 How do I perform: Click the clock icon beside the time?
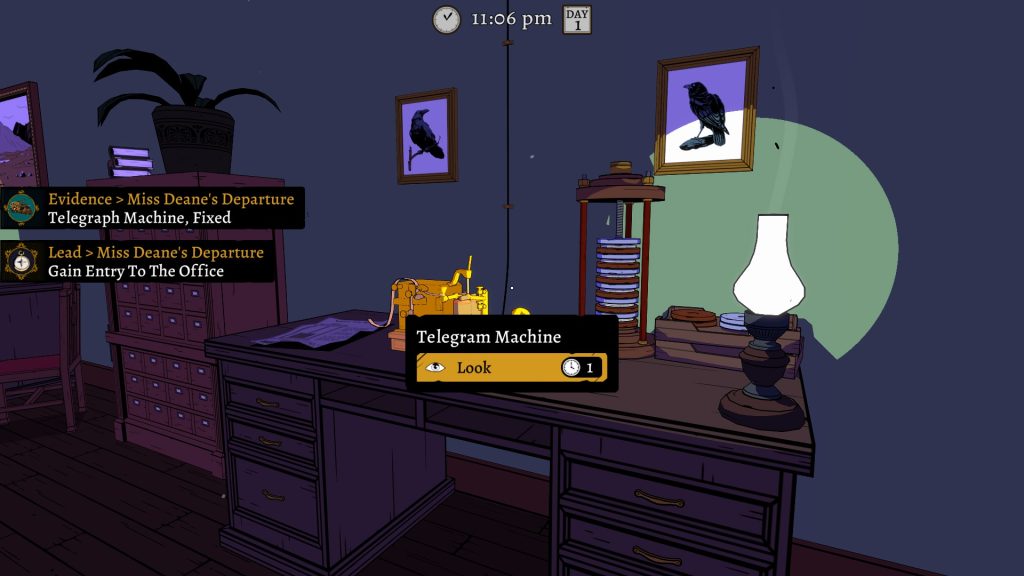pyautogui.click(x=446, y=19)
